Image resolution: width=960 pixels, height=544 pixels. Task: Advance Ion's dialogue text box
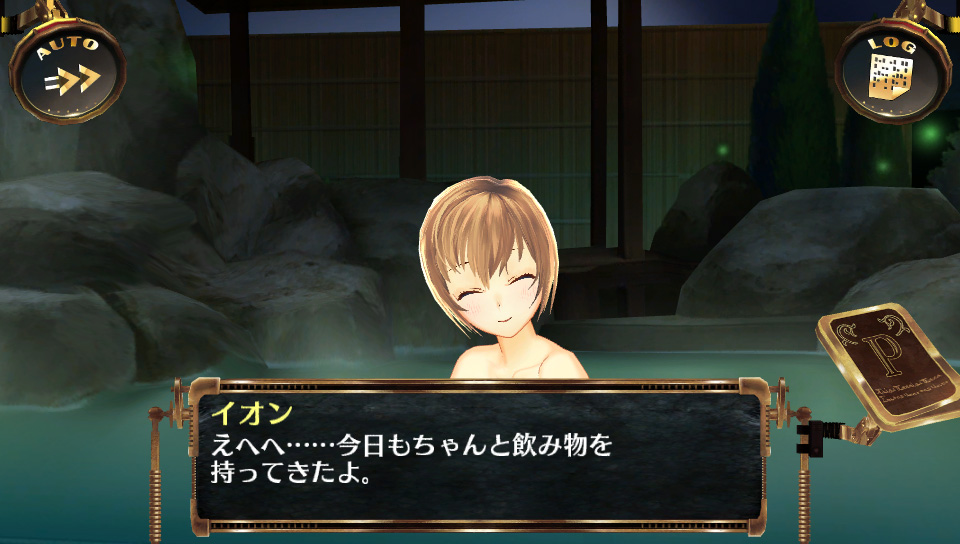point(478,455)
